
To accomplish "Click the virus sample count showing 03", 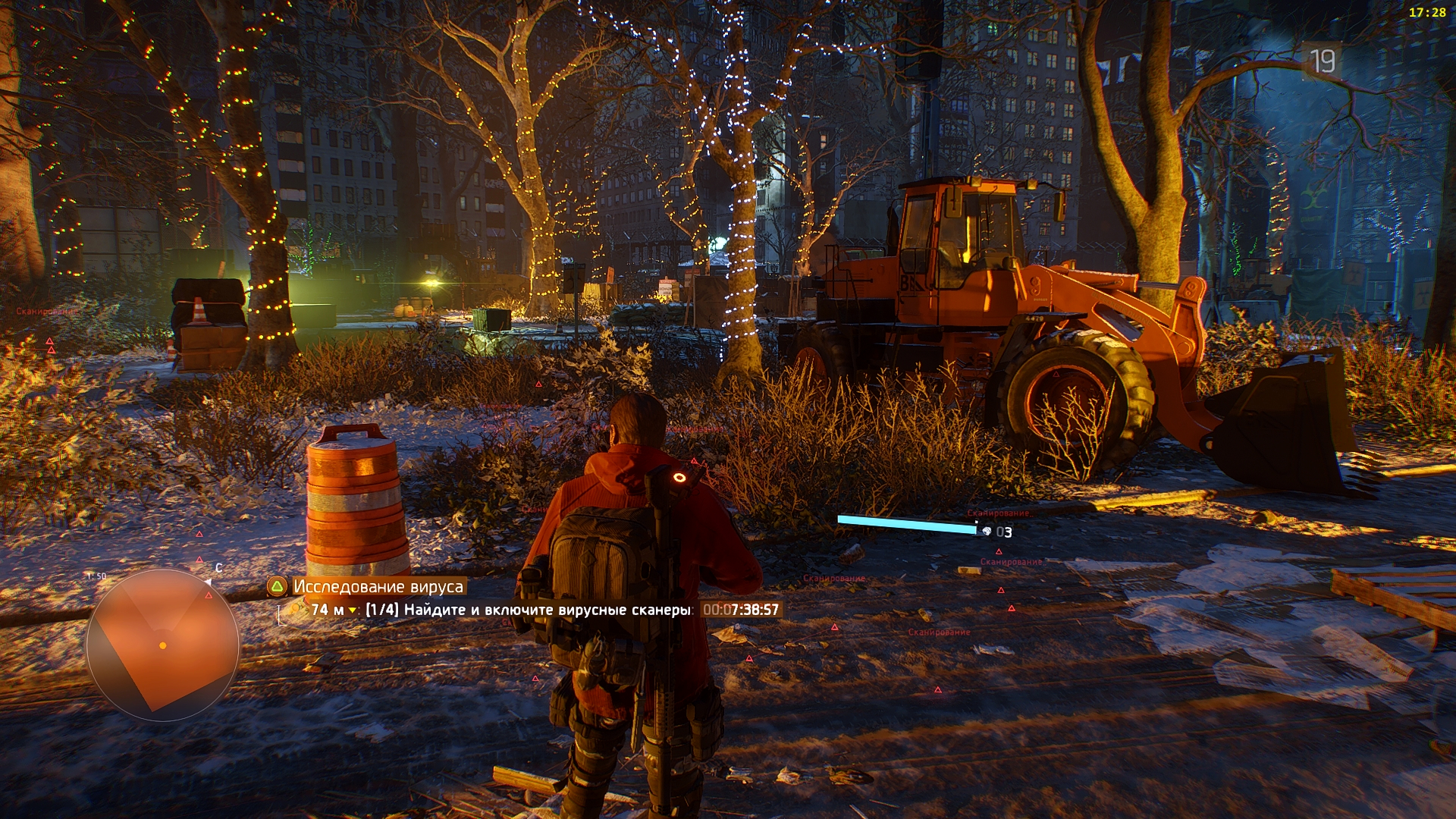I will 1003,533.
